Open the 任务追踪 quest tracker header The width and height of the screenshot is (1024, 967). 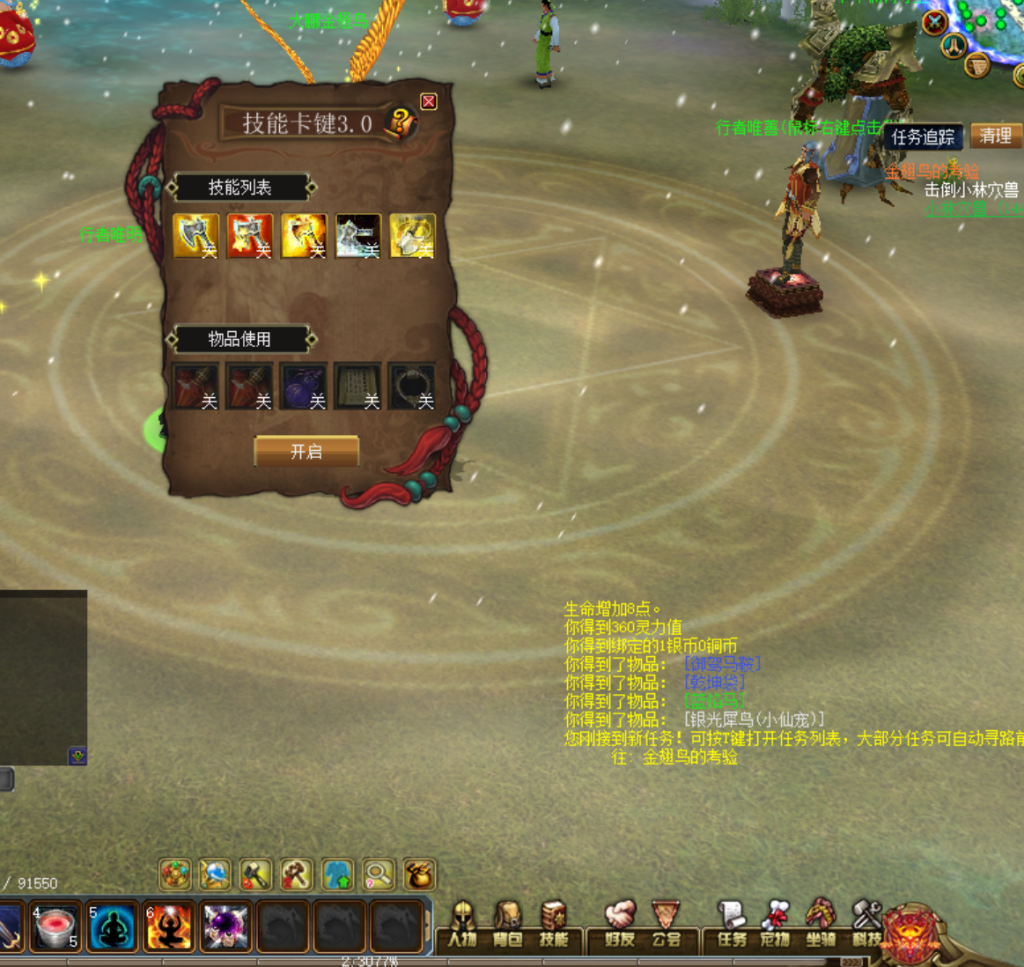tap(923, 137)
